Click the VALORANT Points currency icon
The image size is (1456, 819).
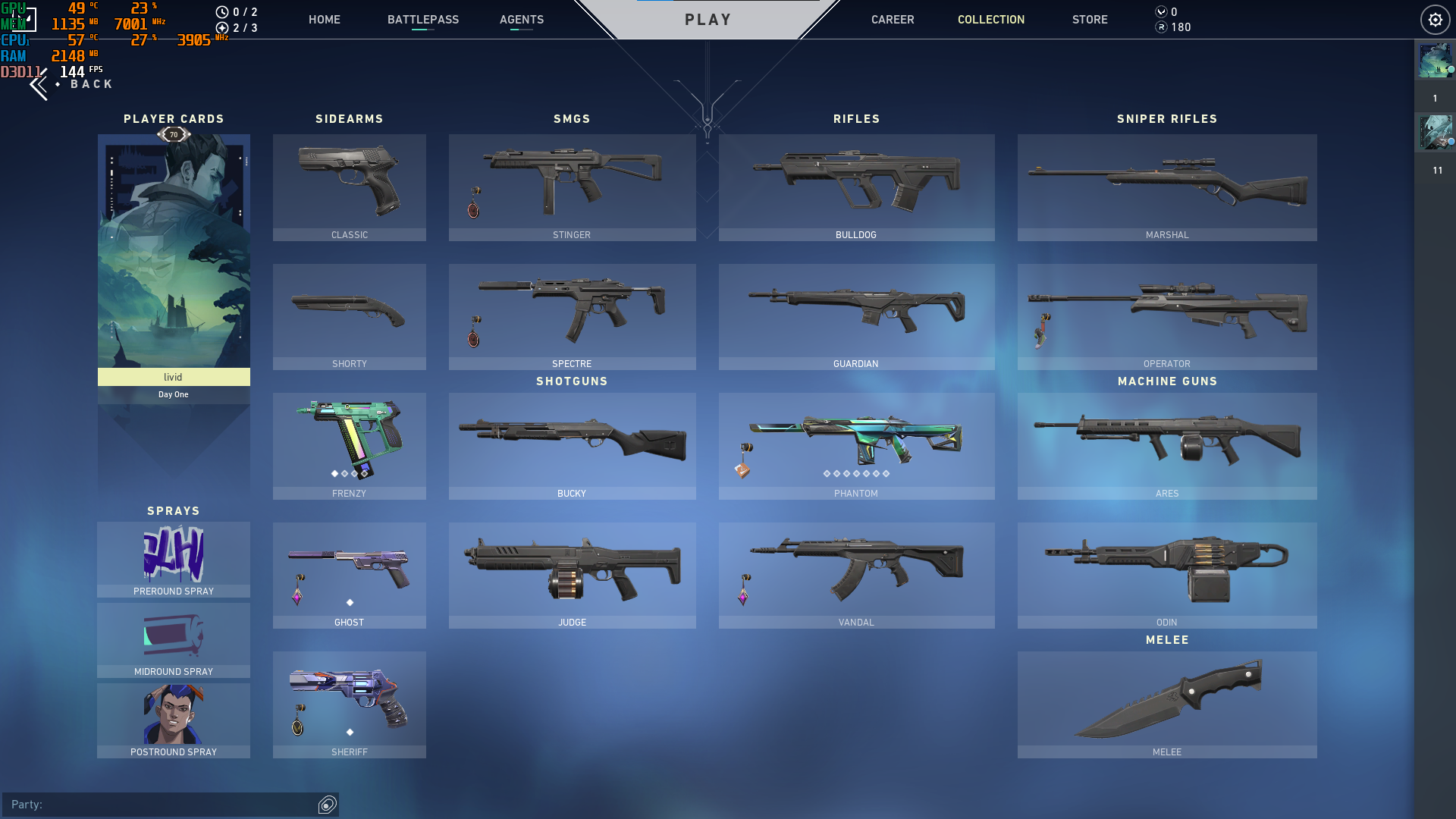point(1159,11)
